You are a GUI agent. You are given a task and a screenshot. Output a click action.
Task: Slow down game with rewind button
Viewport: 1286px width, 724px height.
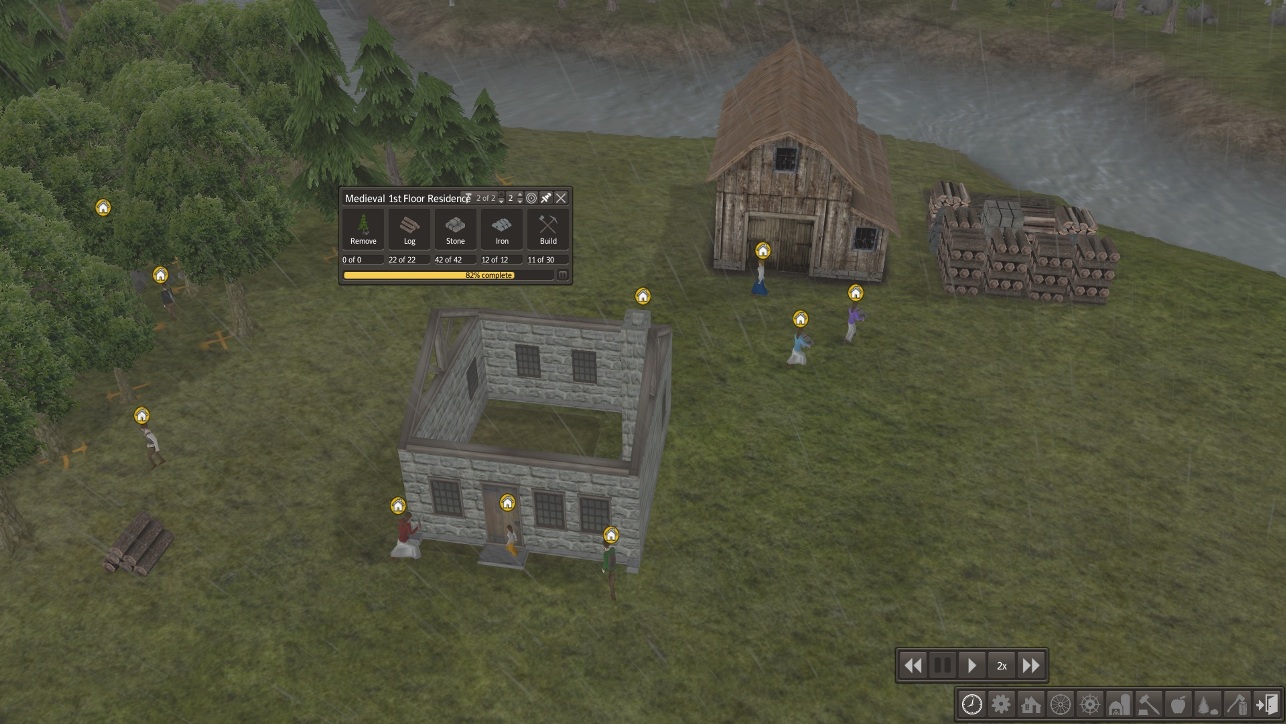point(912,665)
